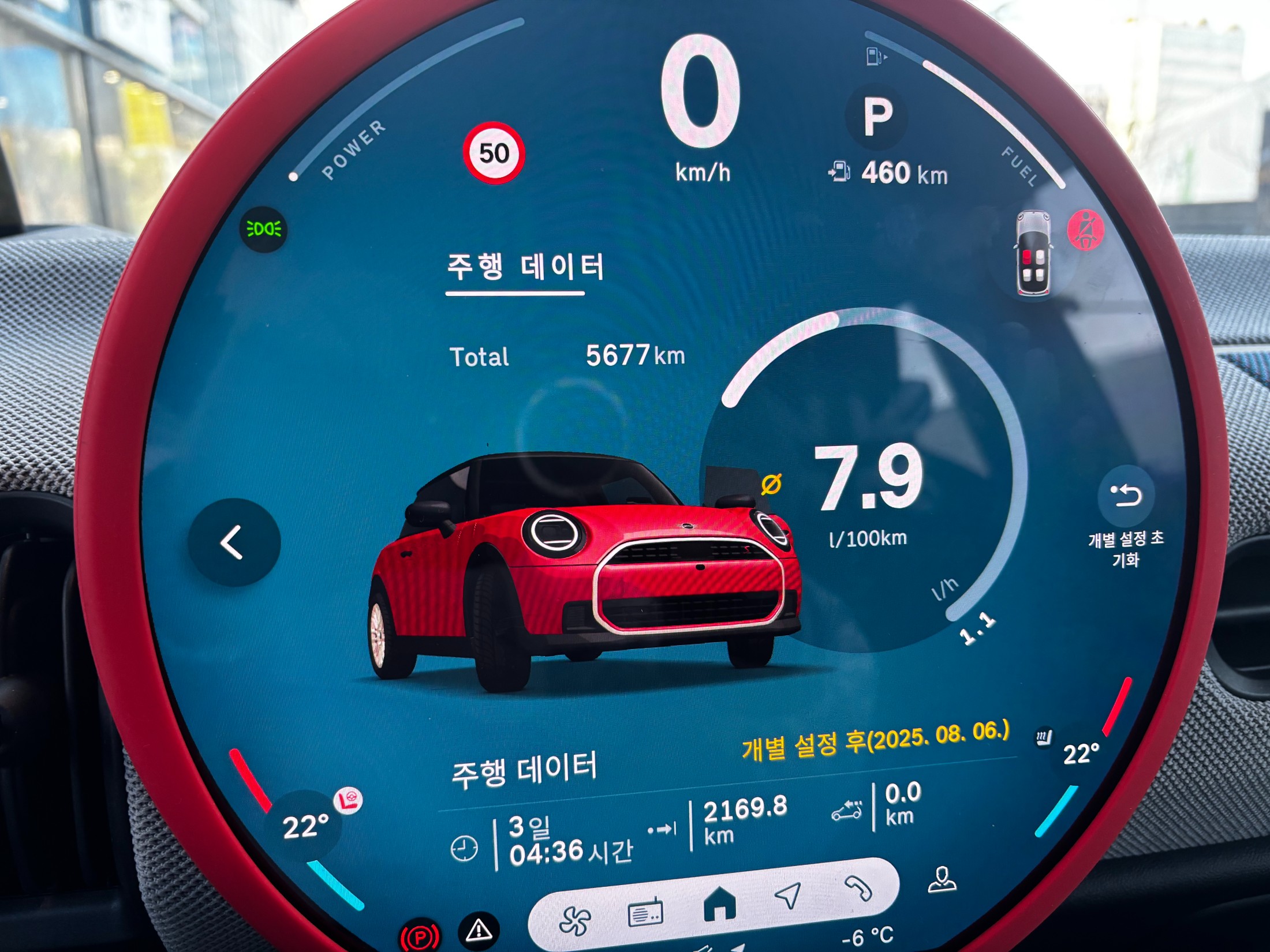Go back with the left arrow button
Image resolution: width=1270 pixels, height=952 pixels.
point(234,542)
